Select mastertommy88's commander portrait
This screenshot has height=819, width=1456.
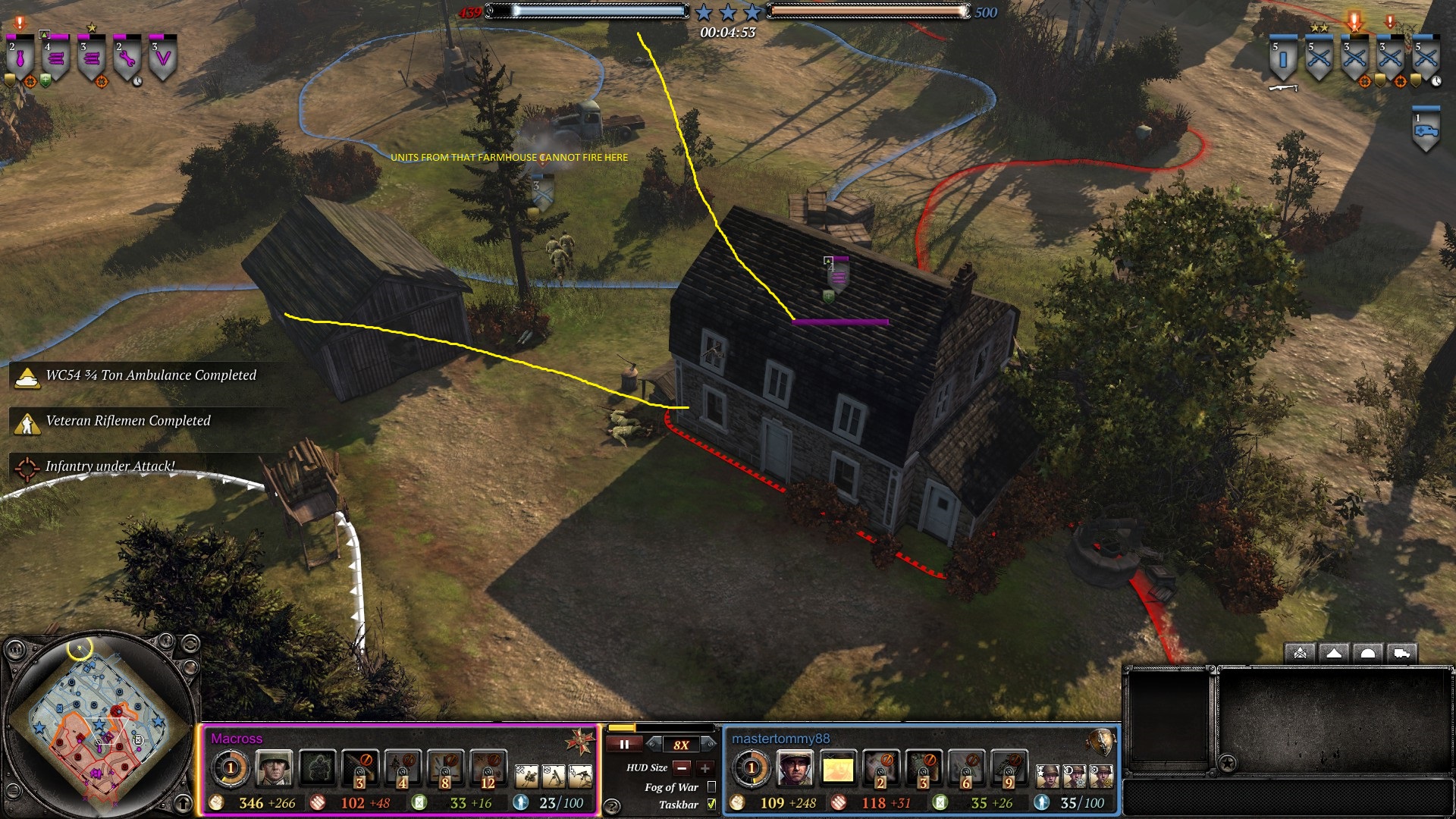click(794, 769)
